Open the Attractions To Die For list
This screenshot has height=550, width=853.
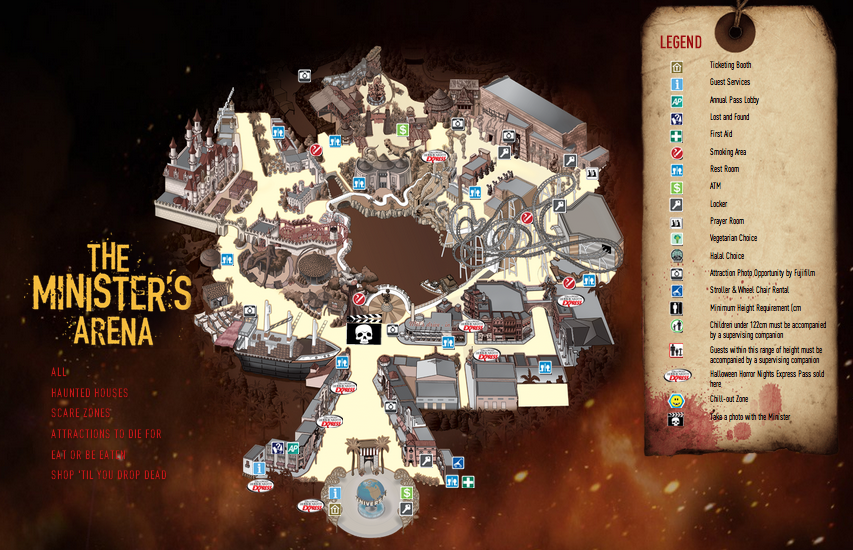[x=106, y=434]
